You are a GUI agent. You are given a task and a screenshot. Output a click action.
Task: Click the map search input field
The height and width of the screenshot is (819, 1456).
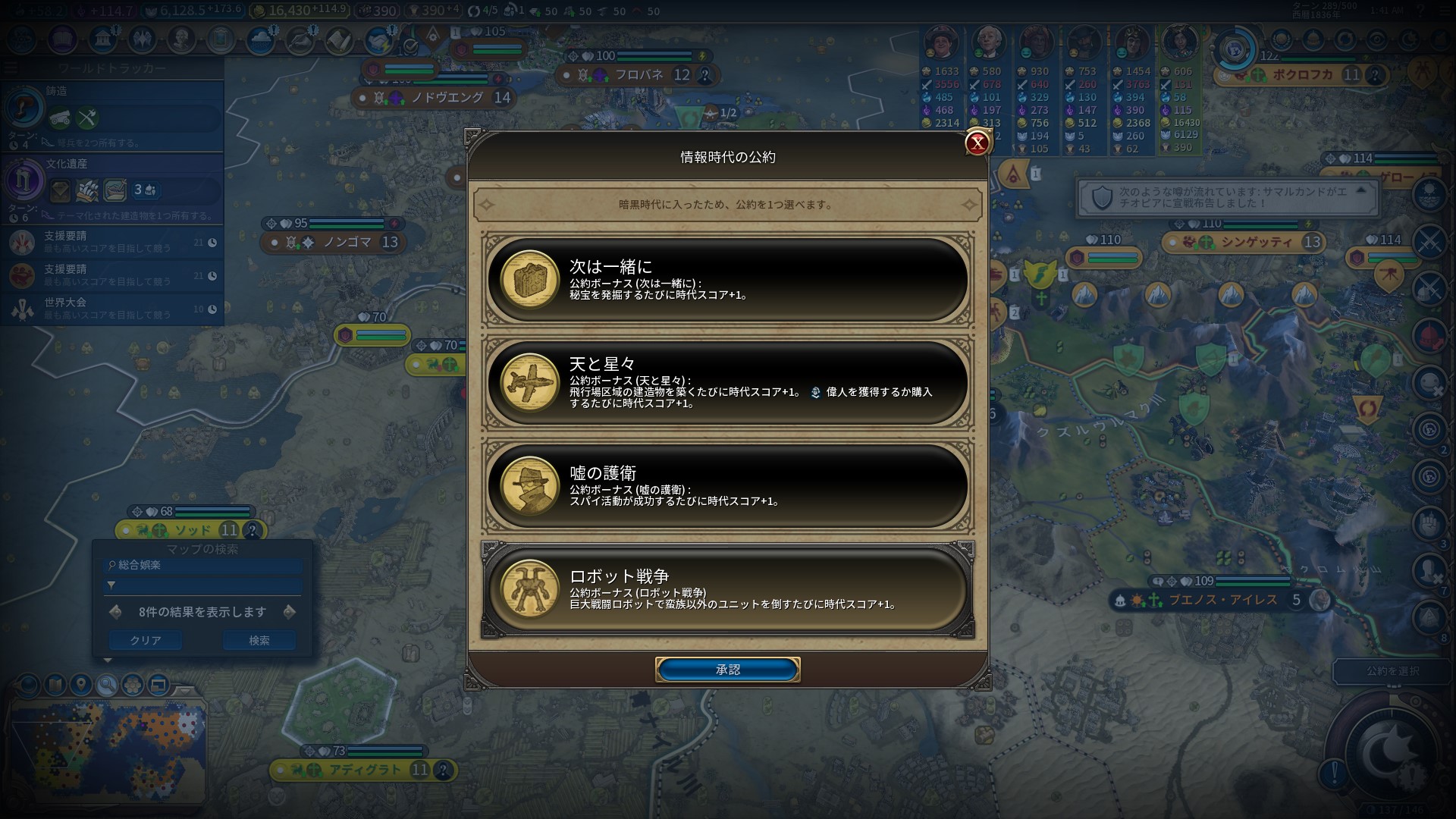click(x=201, y=566)
